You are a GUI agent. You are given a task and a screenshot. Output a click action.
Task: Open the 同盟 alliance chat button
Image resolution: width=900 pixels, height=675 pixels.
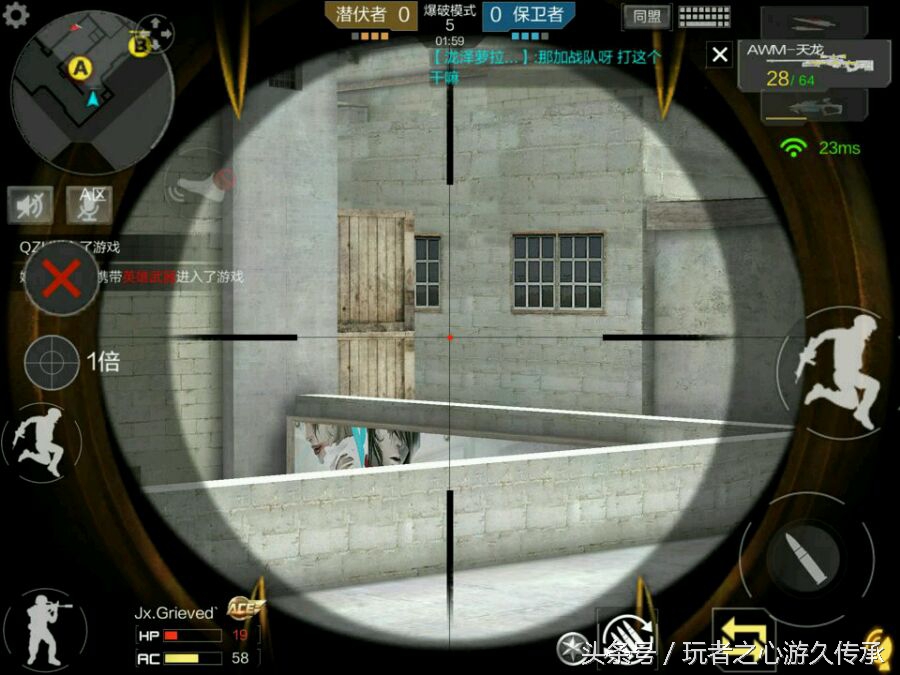point(647,16)
